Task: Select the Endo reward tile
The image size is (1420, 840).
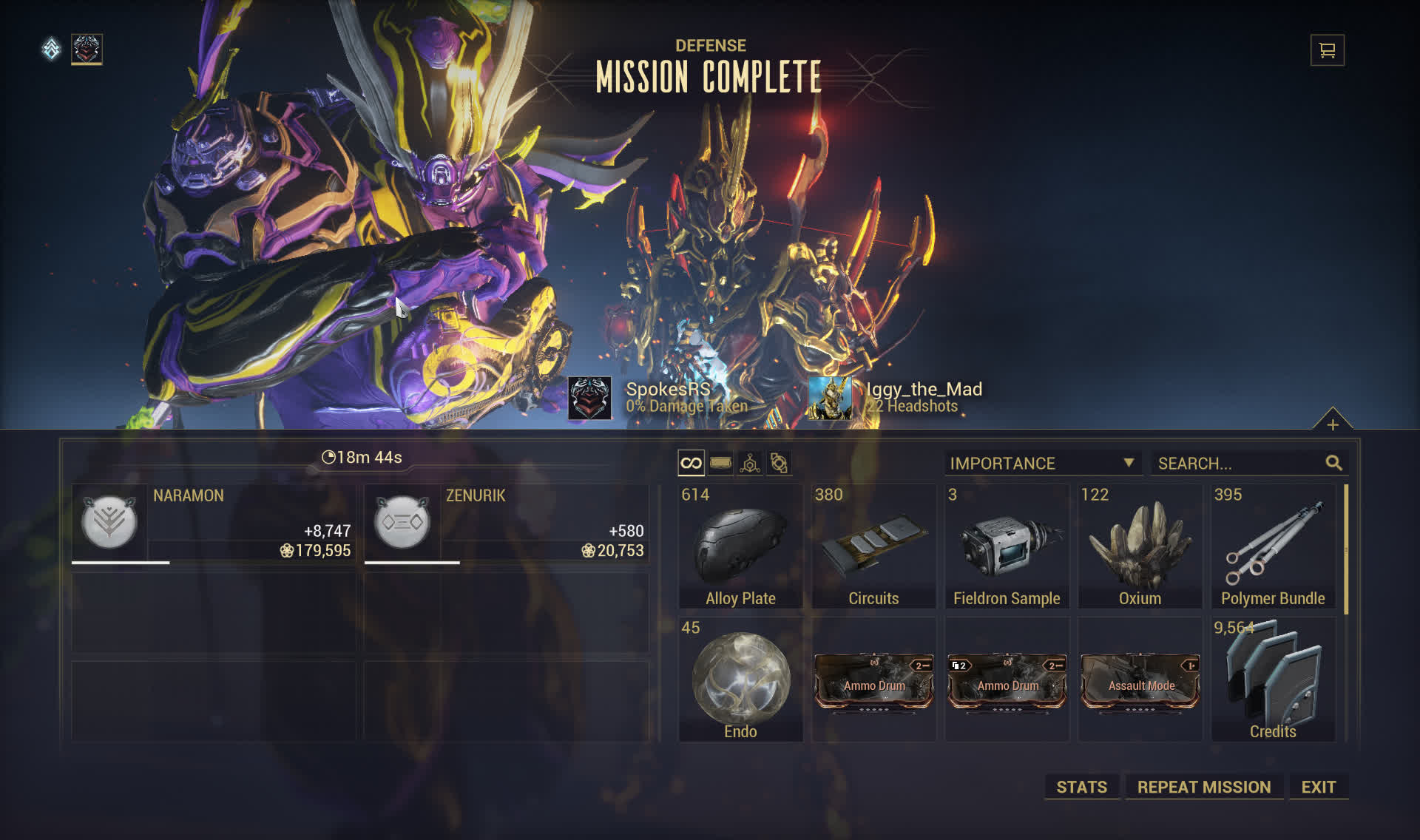Action: 740,680
